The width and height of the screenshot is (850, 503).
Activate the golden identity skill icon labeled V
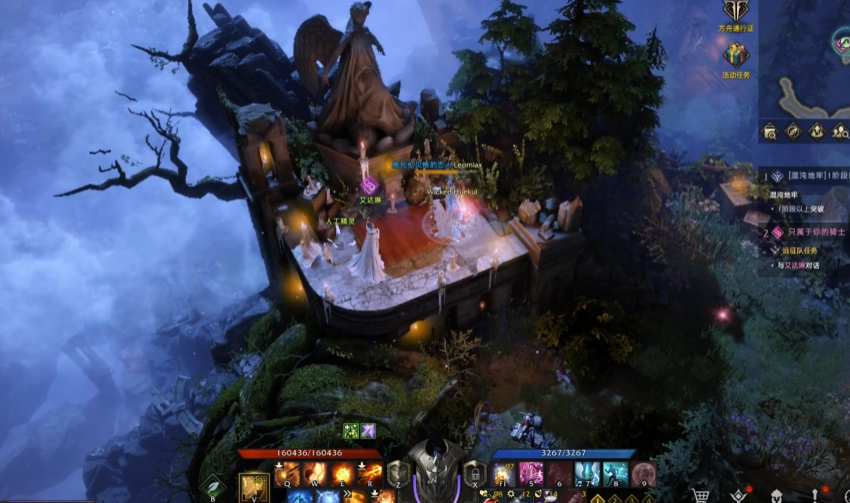(x=253, y=487)
